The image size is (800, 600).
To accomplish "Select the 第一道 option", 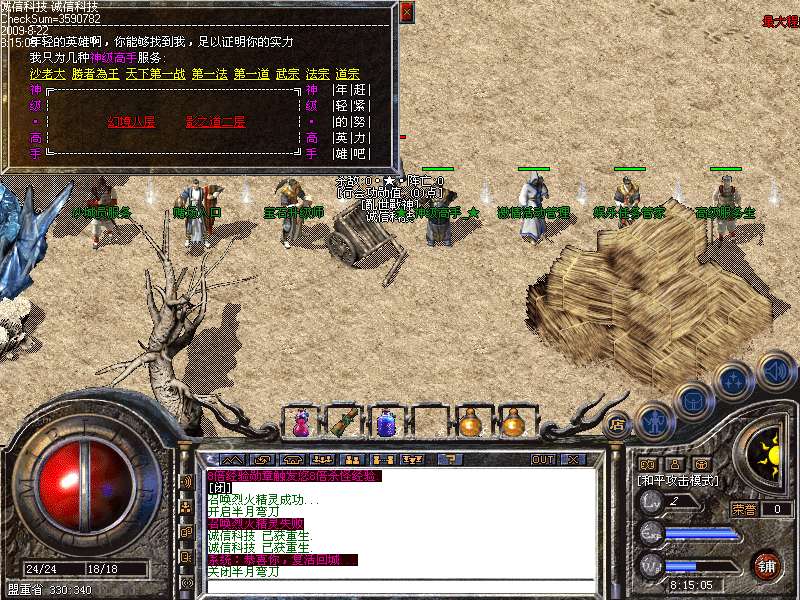I will coord(251,74).
